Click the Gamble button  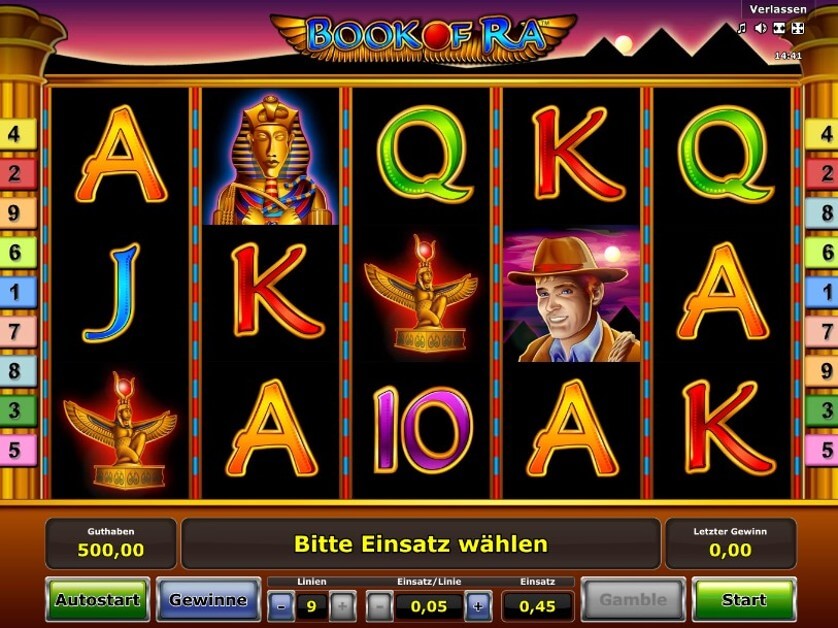point(633,600)
